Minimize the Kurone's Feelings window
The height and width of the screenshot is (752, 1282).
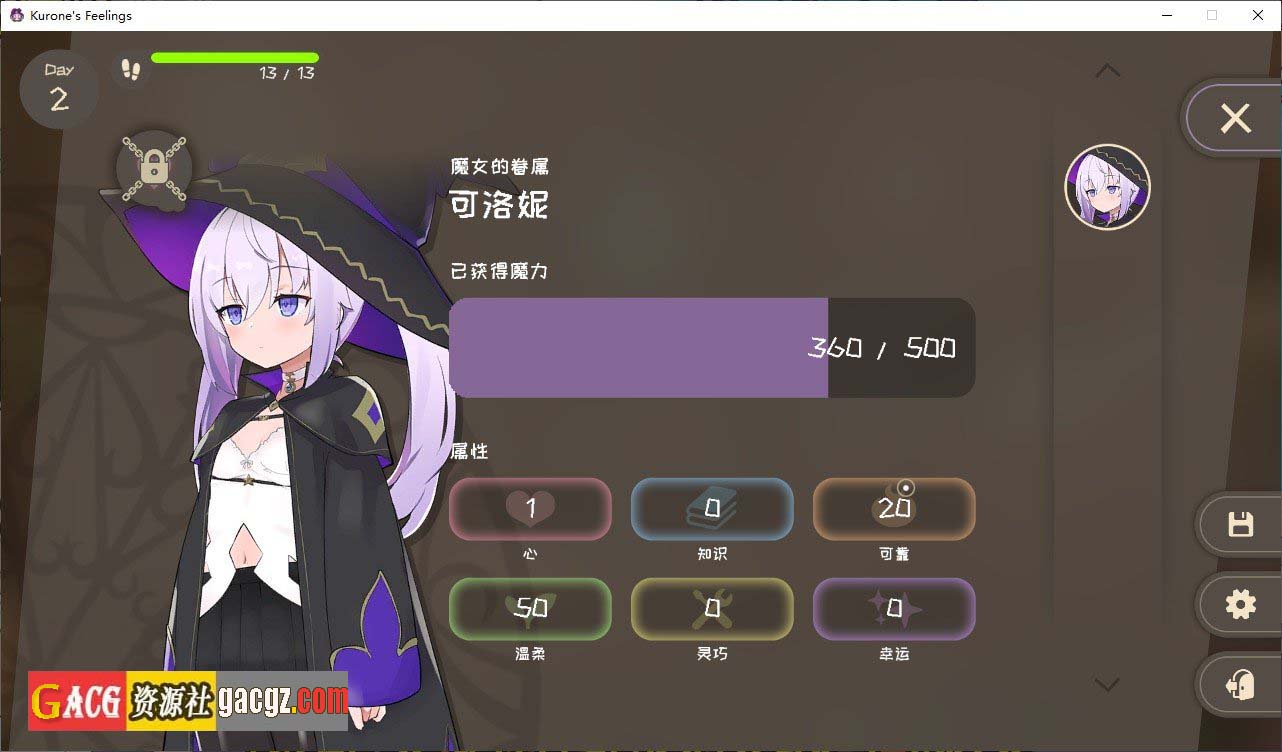click(x=1166, y=15)
